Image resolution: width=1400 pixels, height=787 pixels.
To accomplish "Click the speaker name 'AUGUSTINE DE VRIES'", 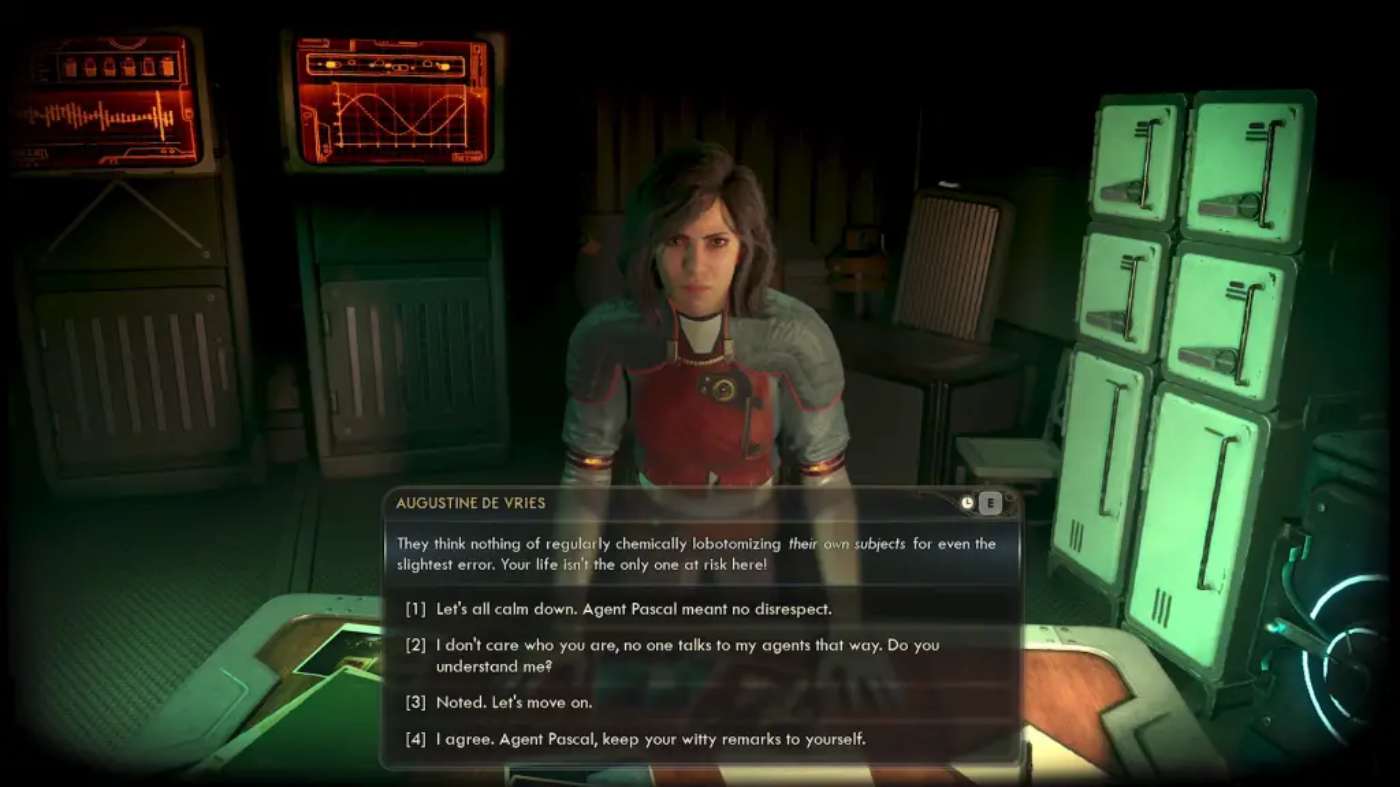I will (473, 503).
